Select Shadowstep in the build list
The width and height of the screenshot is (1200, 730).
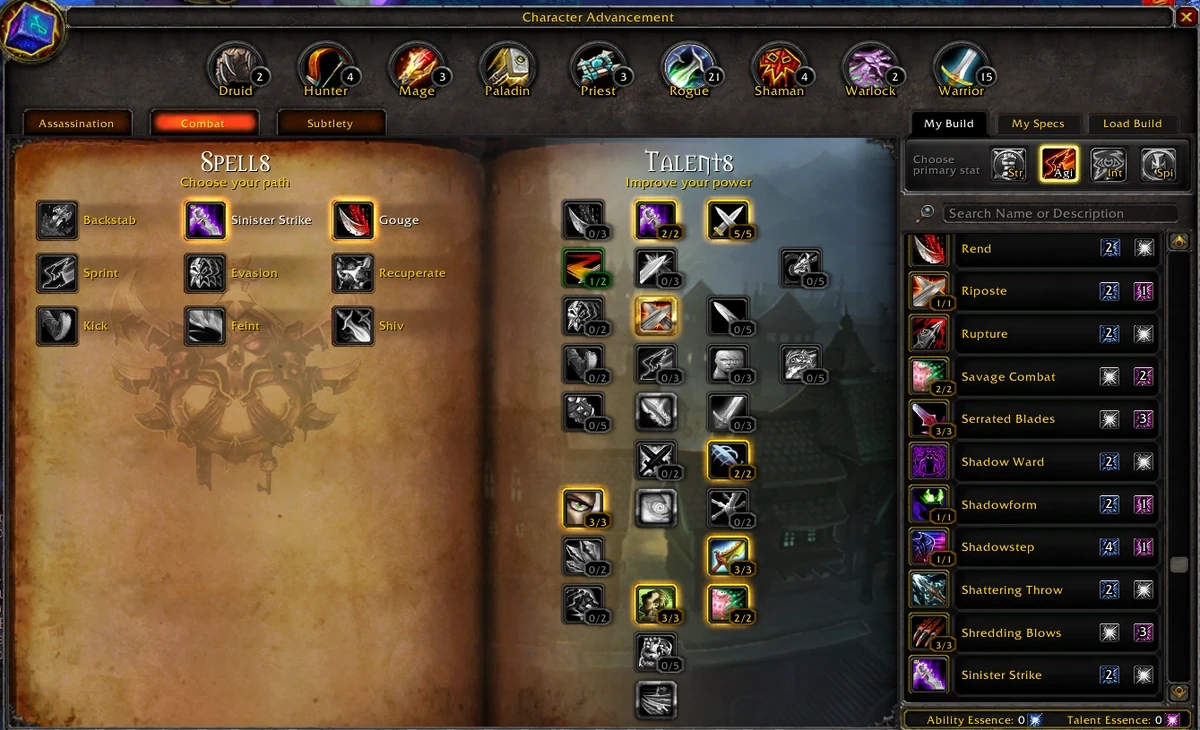(x=998, y=547)
